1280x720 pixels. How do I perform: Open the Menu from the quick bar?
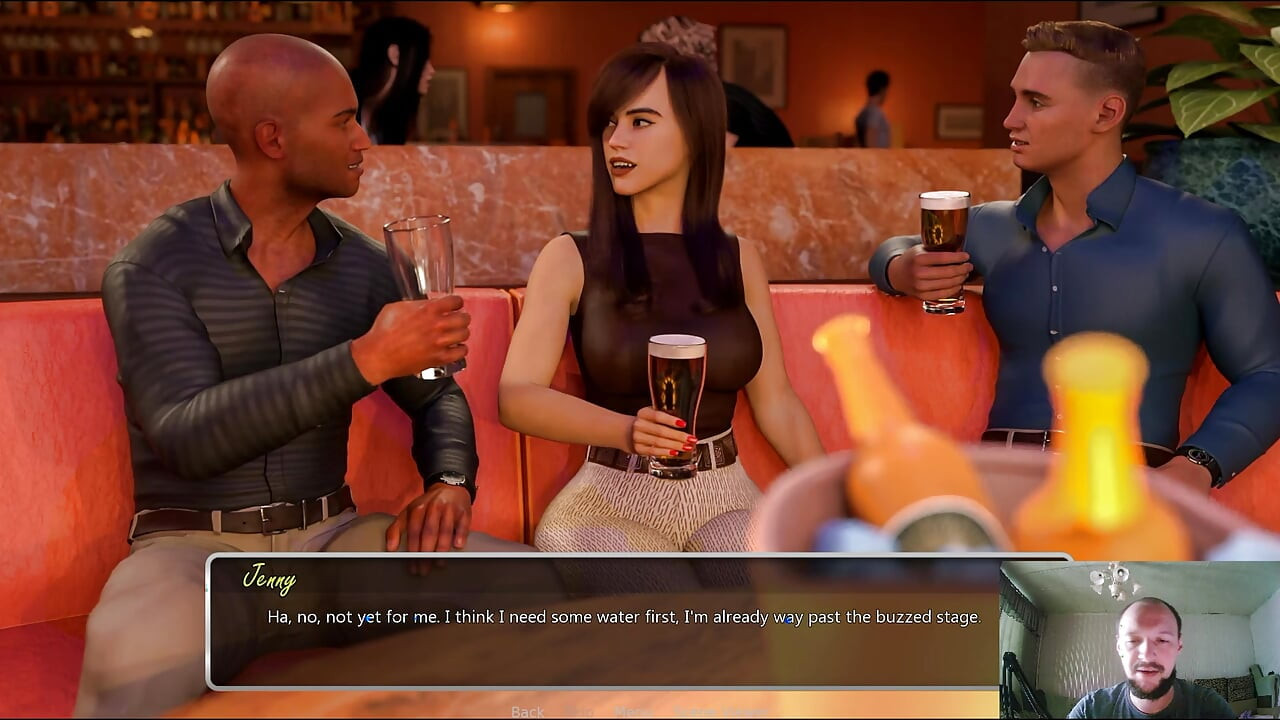[633, 712]
